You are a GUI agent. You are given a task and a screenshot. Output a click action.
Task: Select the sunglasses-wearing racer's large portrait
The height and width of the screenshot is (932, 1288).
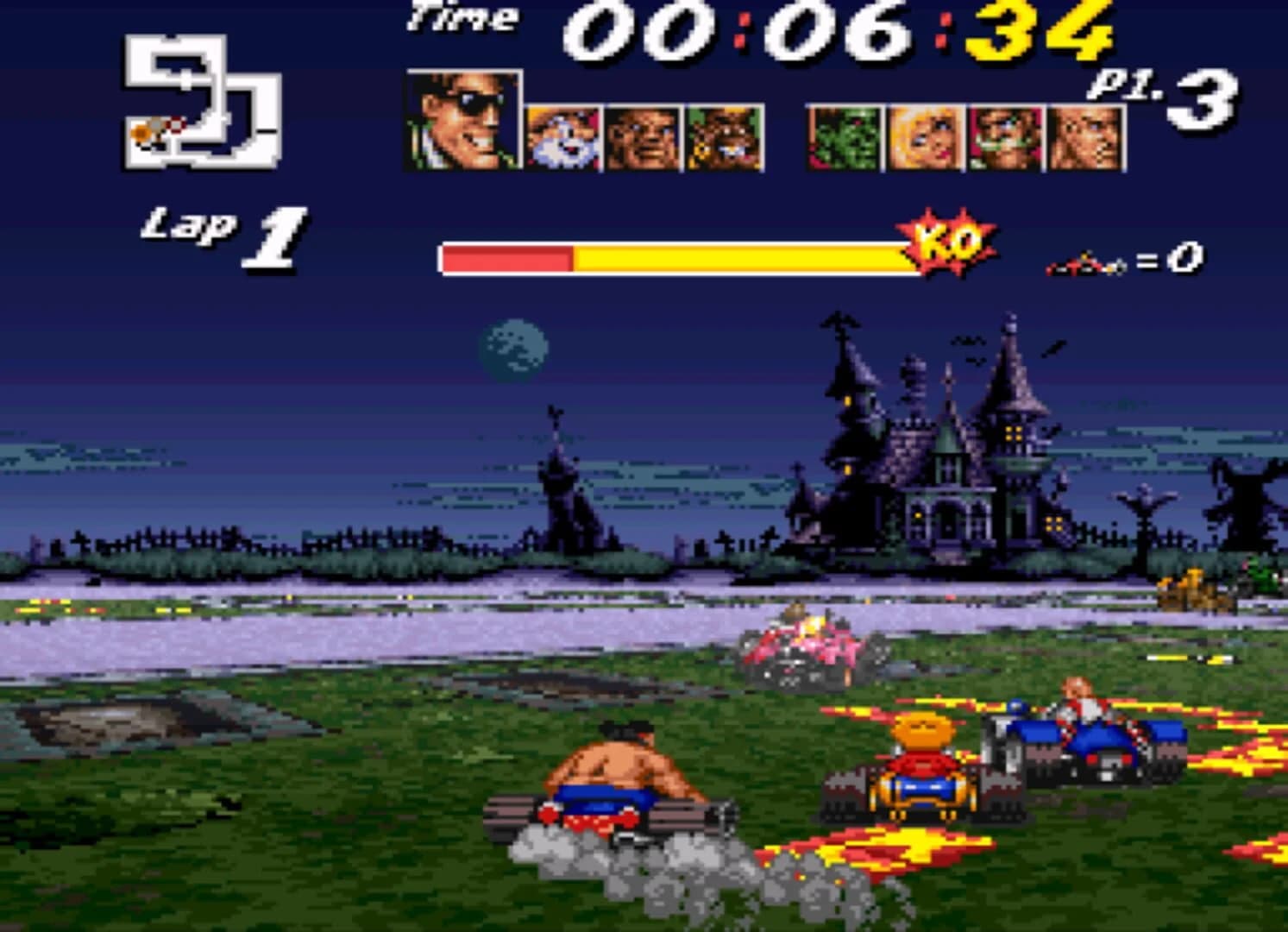[462, 121]
